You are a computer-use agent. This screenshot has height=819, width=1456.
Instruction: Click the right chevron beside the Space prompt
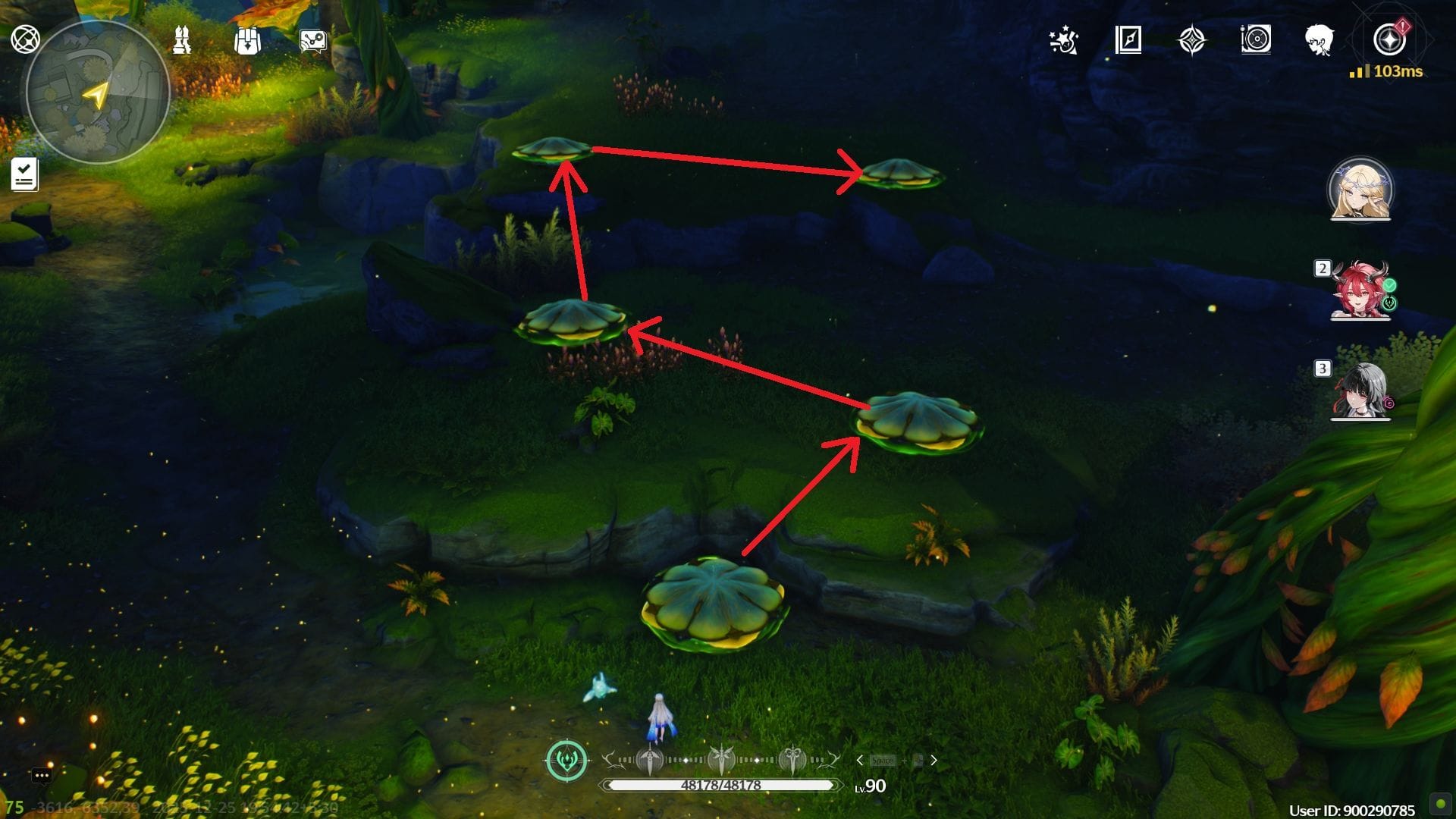934,759
